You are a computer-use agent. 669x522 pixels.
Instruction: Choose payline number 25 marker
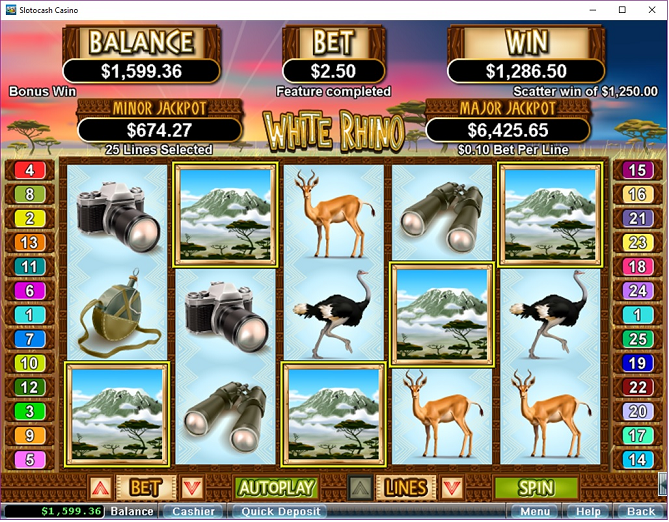(637, 340)
